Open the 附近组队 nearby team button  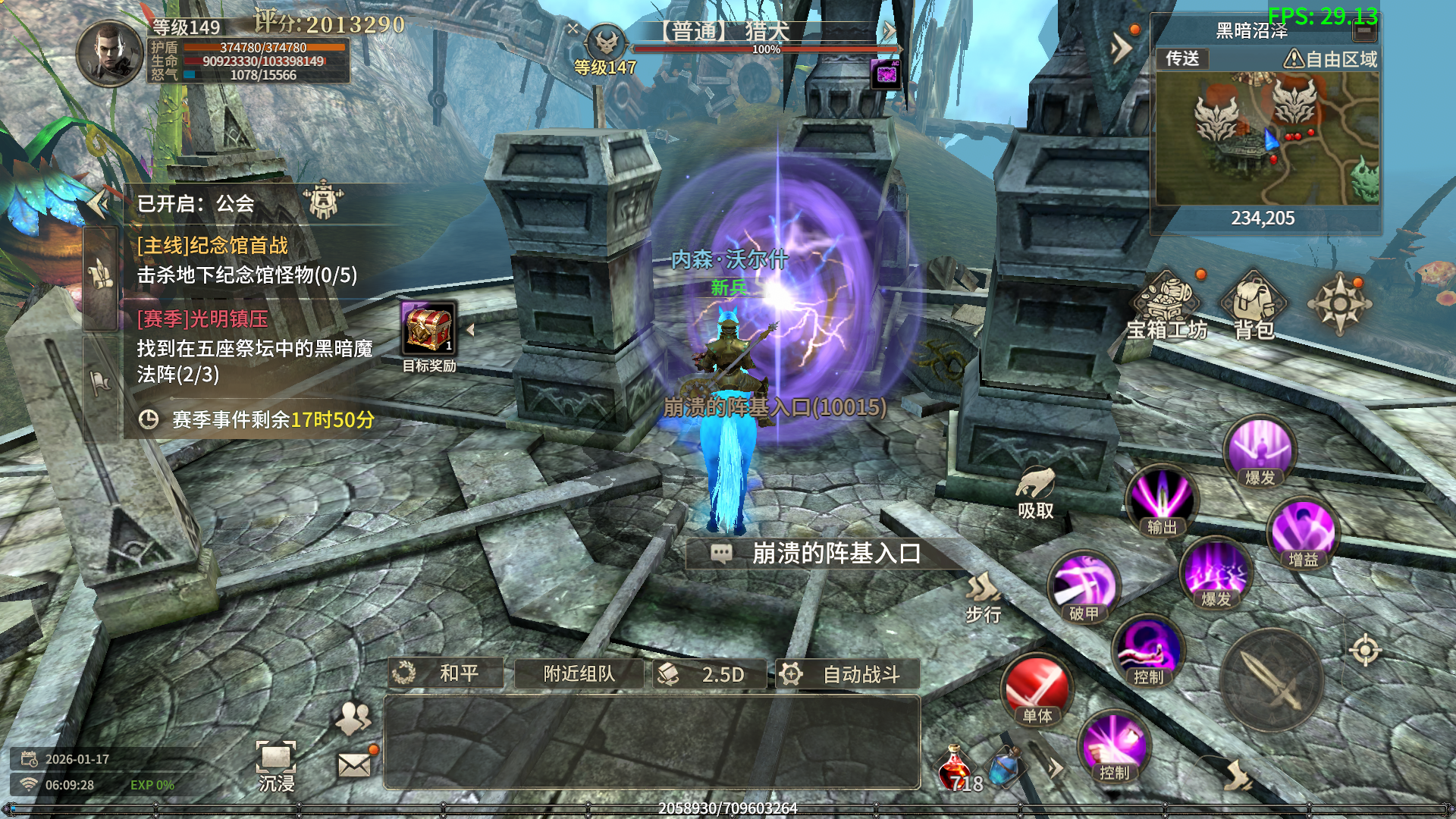[579, 673]
